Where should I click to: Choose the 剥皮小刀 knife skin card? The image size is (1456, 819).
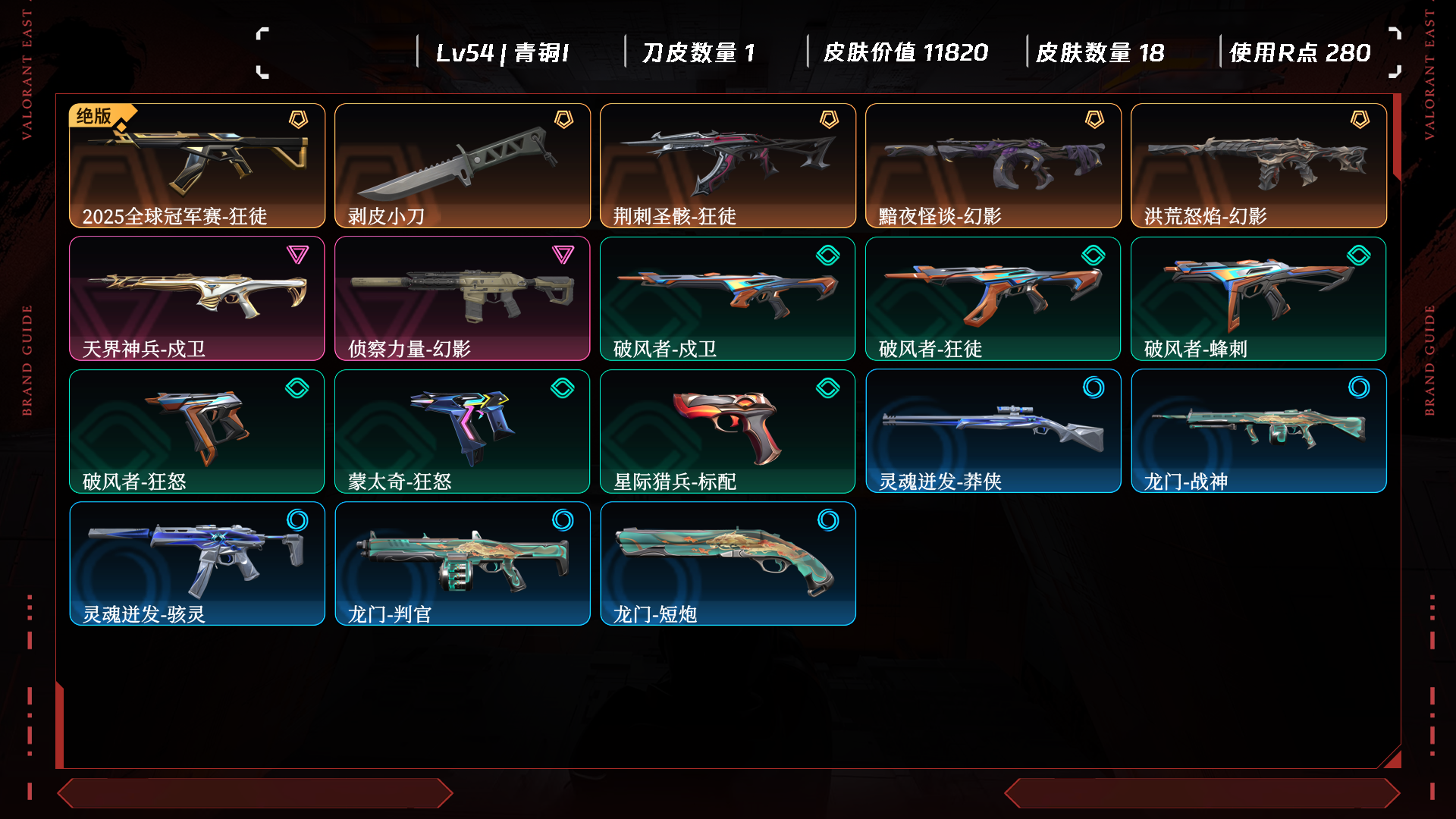[x=463, y=165]
